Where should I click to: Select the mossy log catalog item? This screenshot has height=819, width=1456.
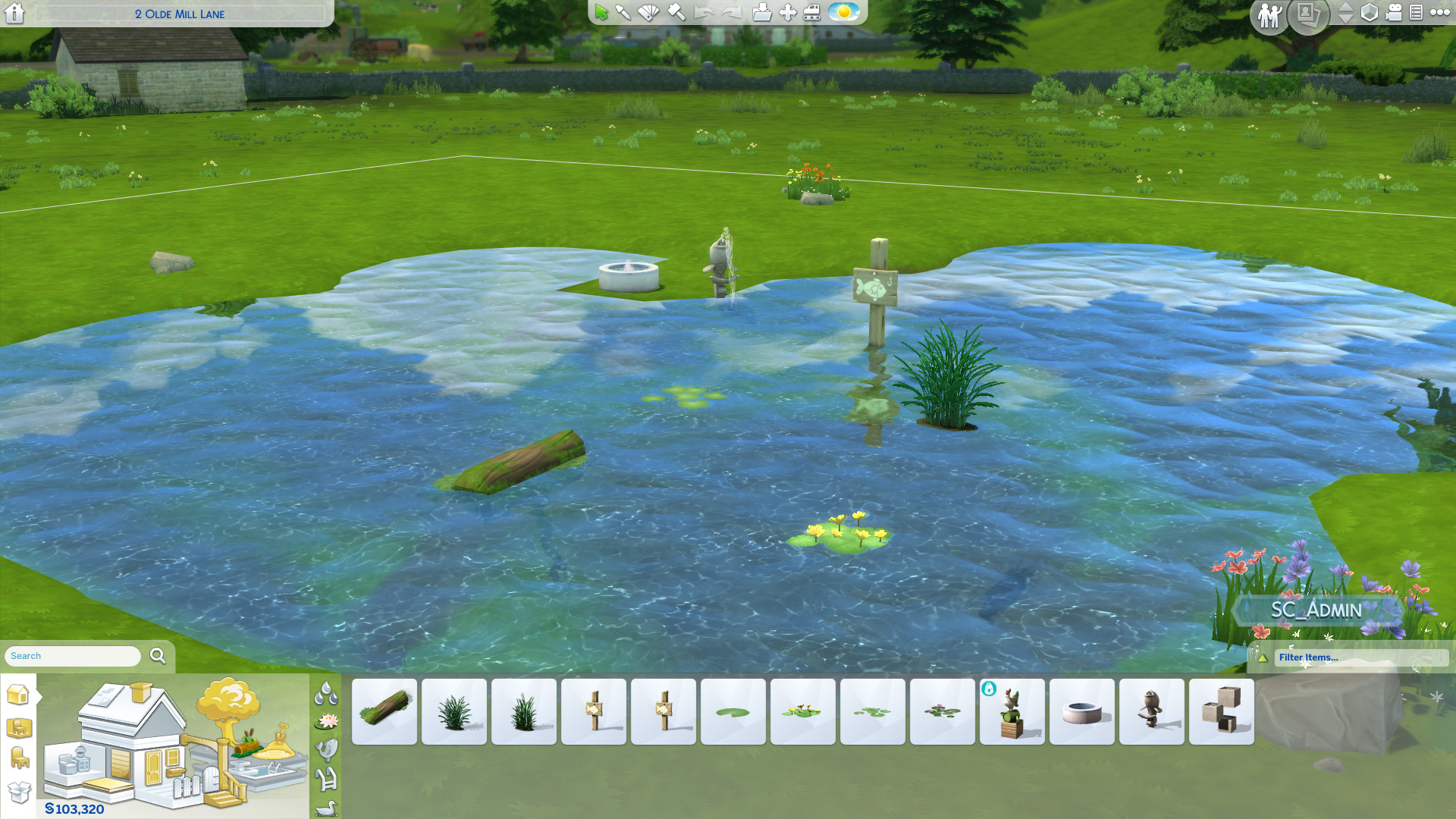pos(384,711)
